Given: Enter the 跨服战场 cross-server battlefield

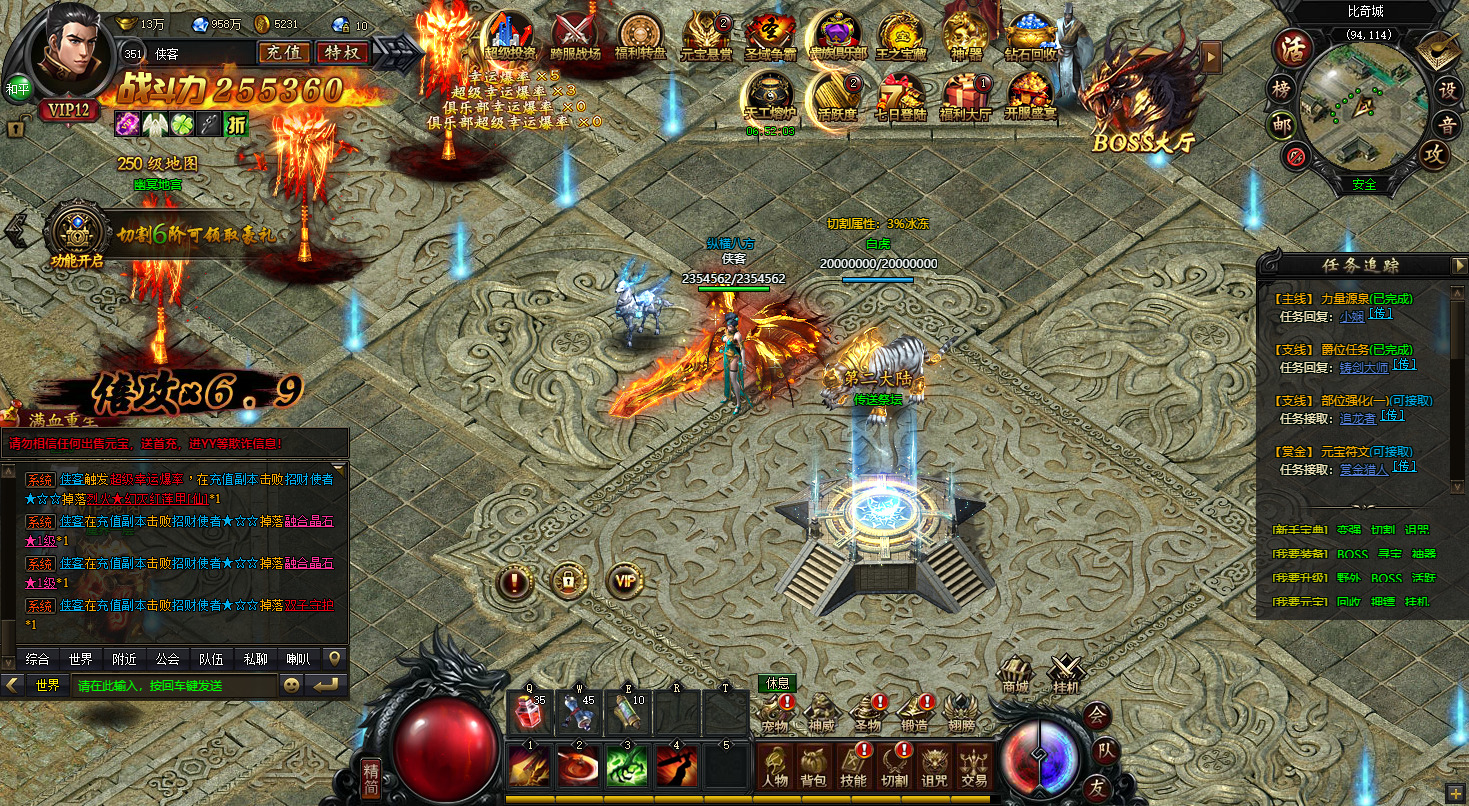Looking at the screenshot, I should pyautogui.click(x=576, y=37).
